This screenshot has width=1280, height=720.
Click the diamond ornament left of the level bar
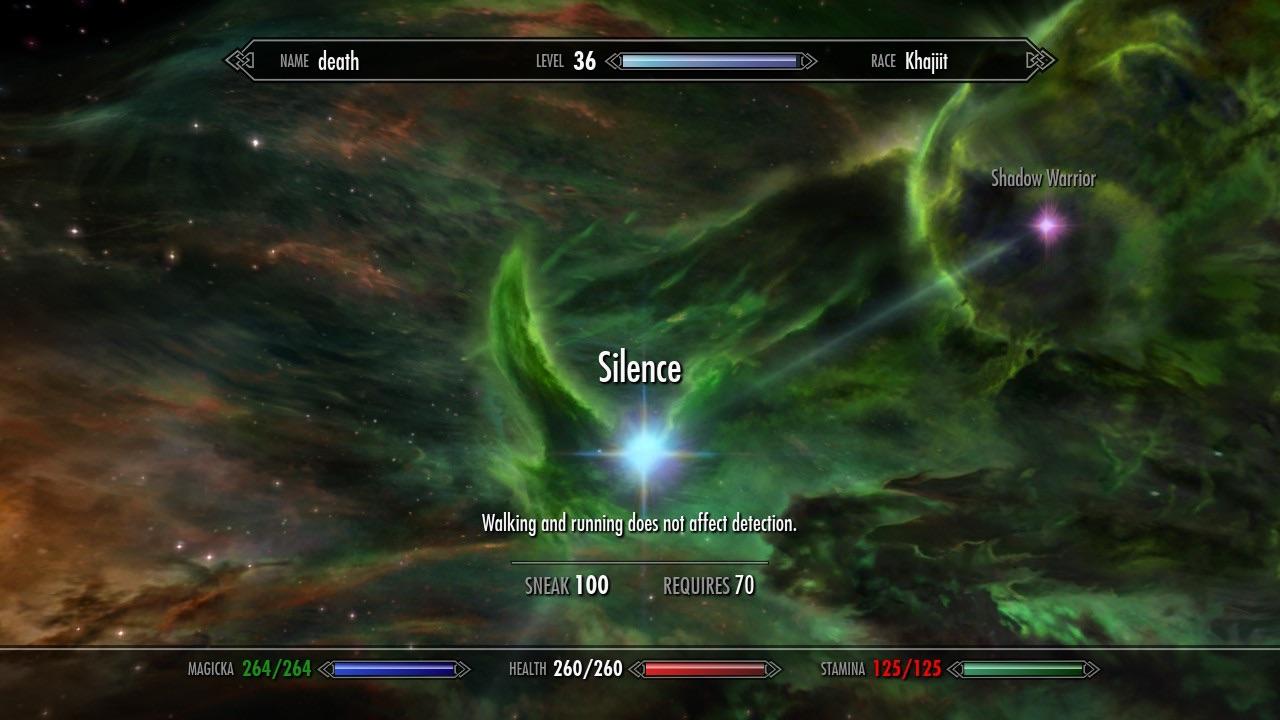pos(612,61)
